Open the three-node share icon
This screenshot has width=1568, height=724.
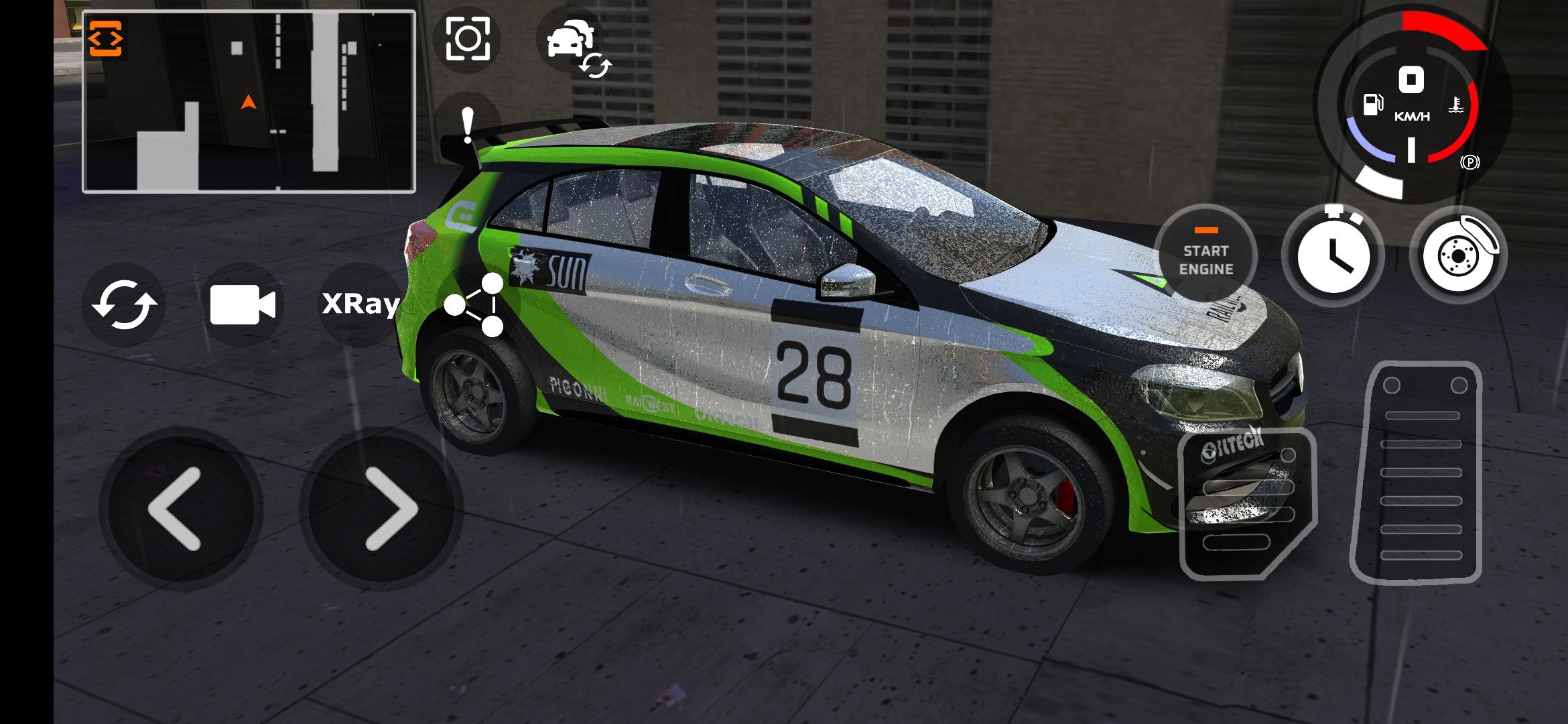[476, 305]
